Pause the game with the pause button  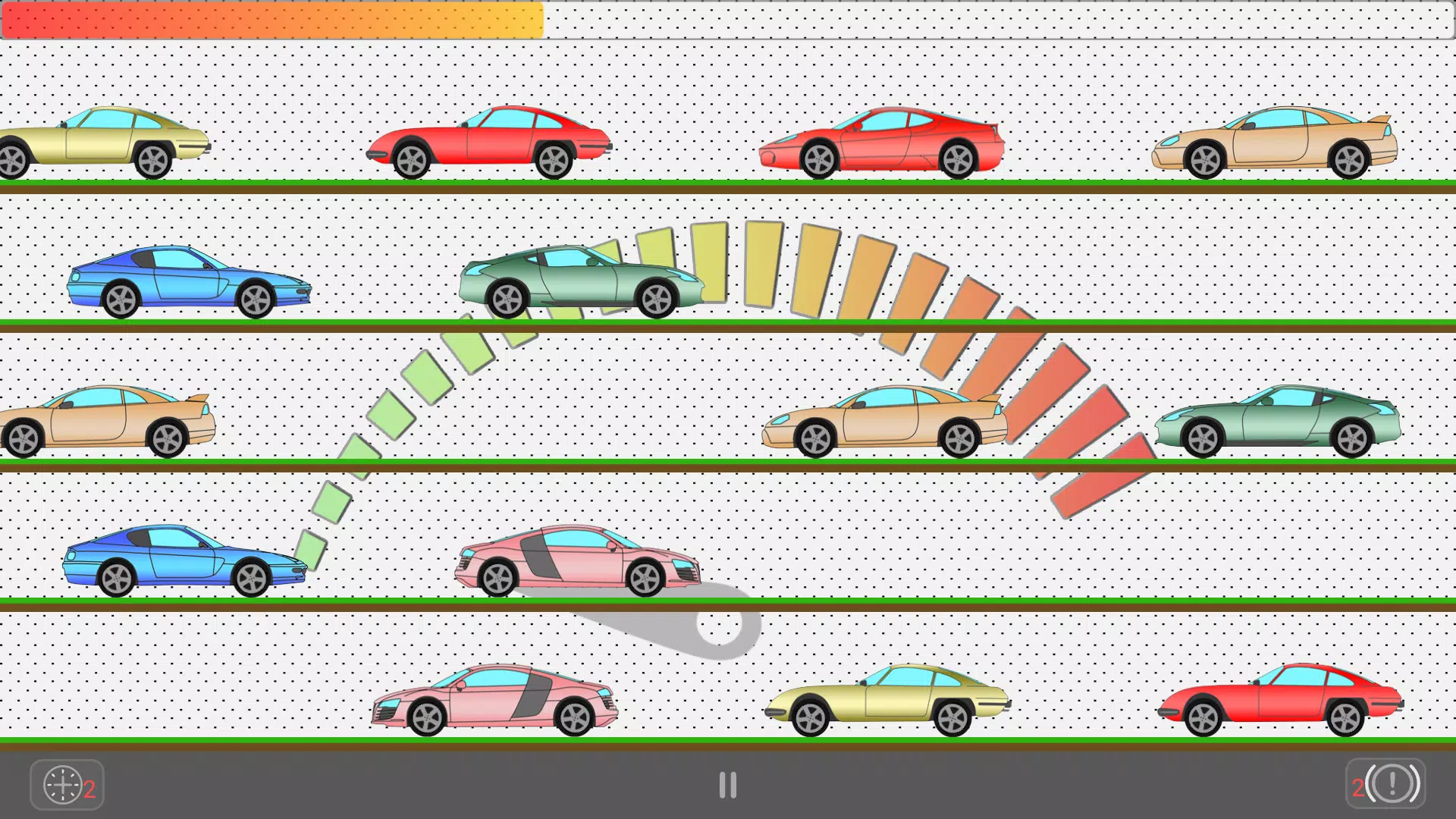[x=728, y=785]
